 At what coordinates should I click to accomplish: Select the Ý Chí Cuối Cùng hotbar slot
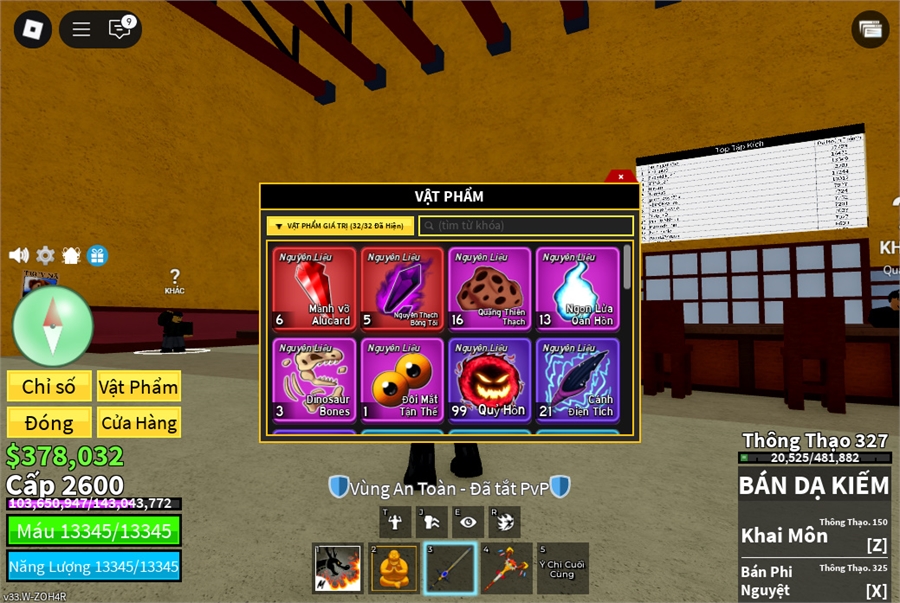(x=562, y=568)
